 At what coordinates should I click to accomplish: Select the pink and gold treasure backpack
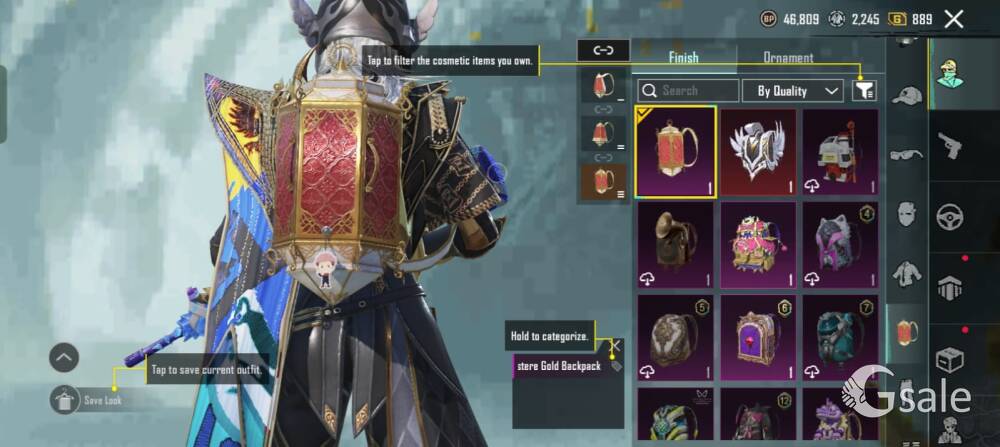[759, 245]
